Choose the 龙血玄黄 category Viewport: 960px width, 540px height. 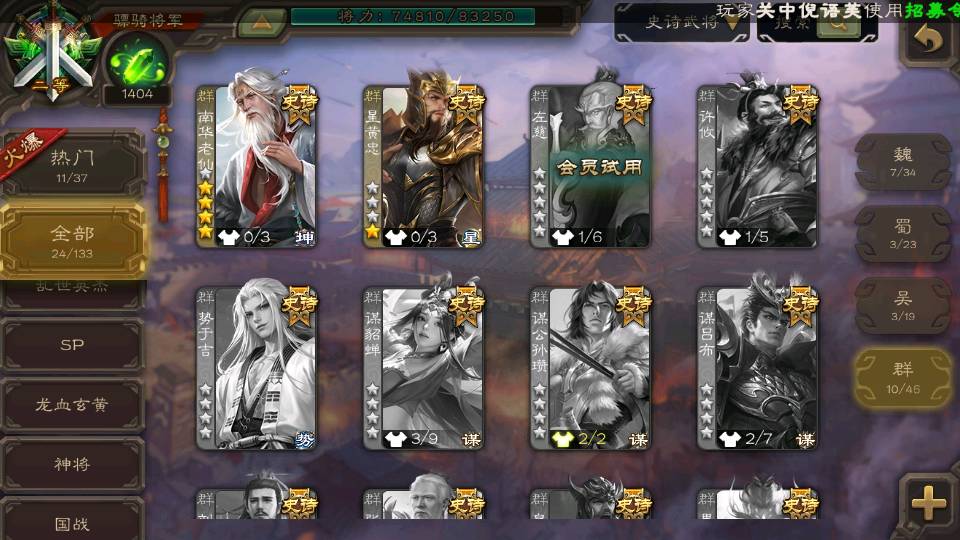pyautogui.click(x=72, y=405)
